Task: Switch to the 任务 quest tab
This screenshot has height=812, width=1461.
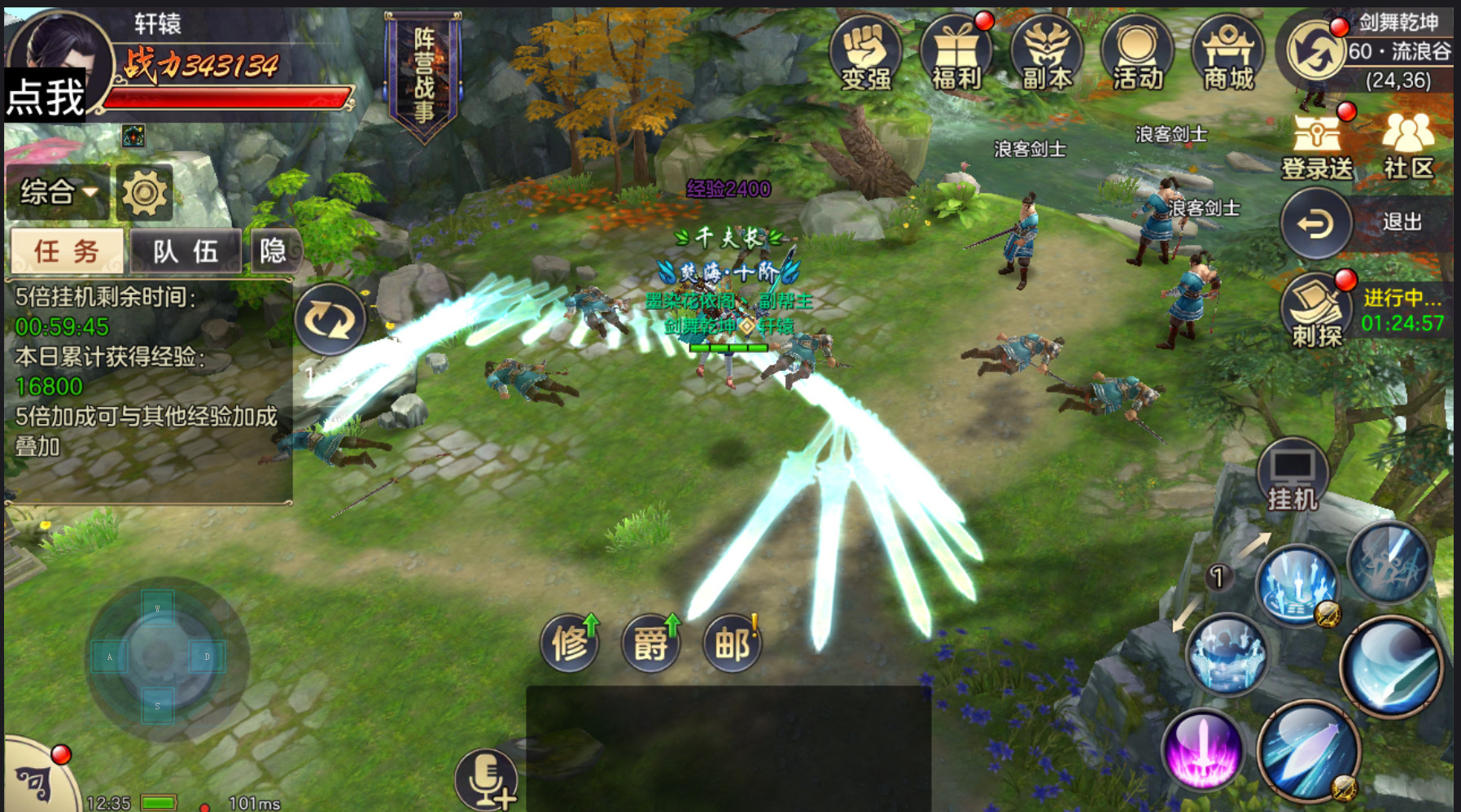Action: click(67, 251)
